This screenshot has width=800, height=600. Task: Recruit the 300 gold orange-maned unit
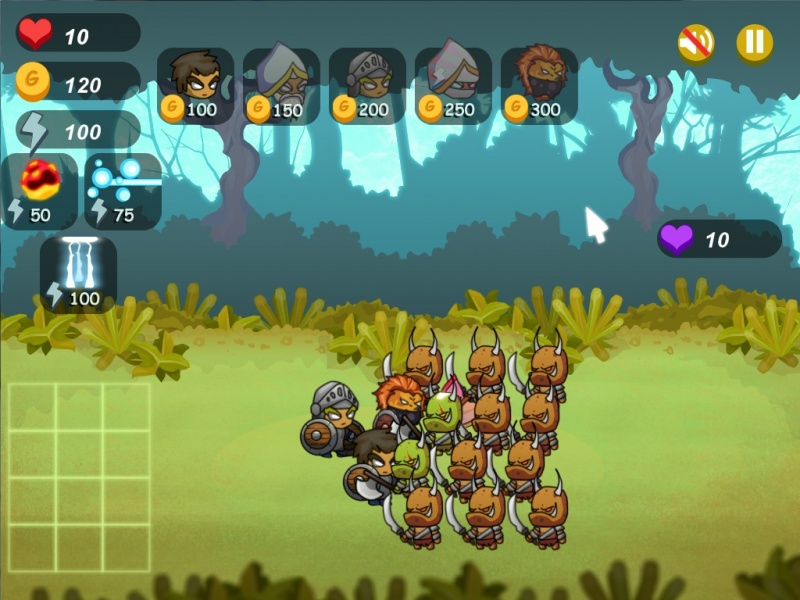pyautogui.click(x=539, y=86)
